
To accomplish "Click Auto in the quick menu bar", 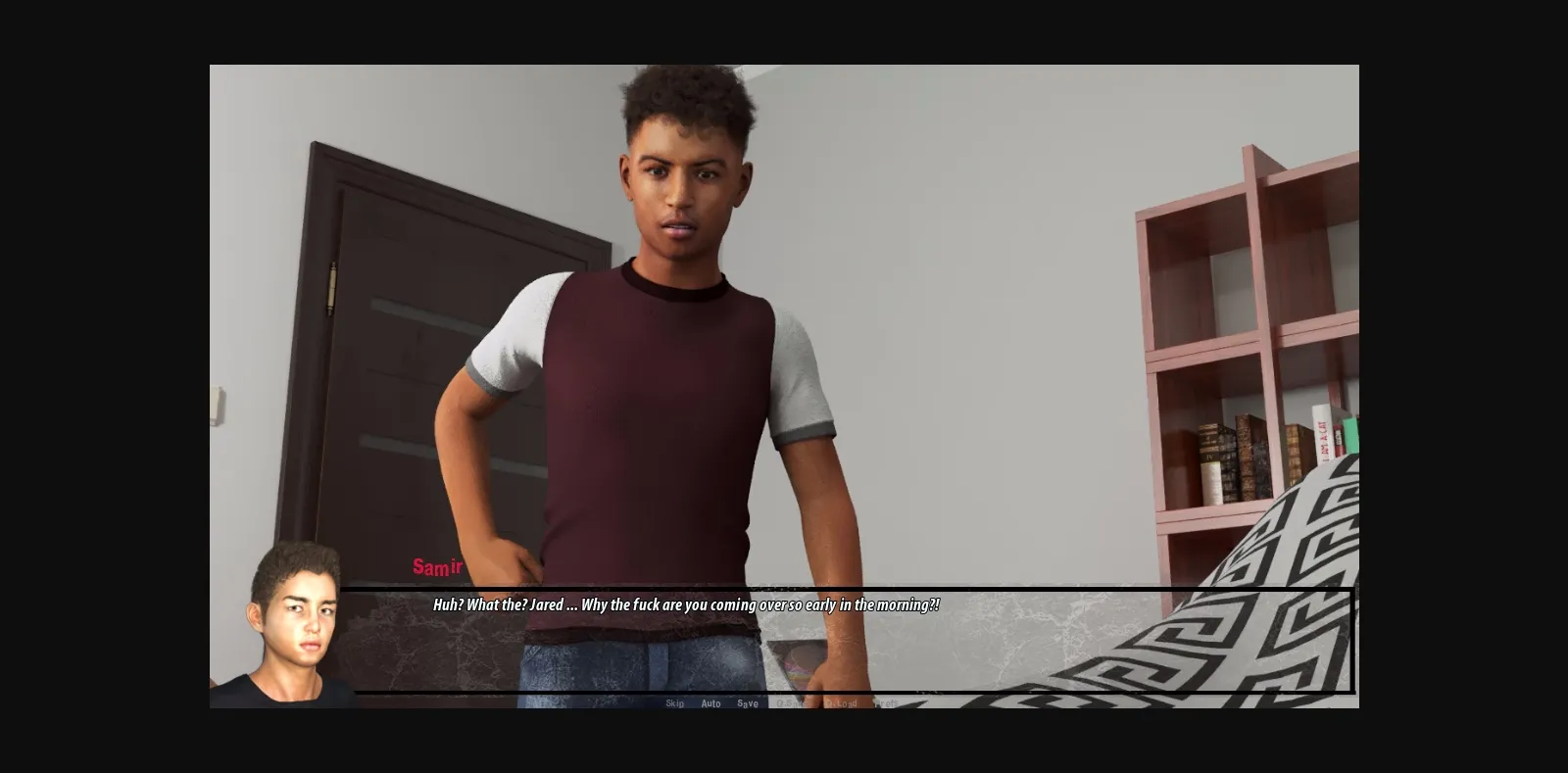I will coord(710,703).
